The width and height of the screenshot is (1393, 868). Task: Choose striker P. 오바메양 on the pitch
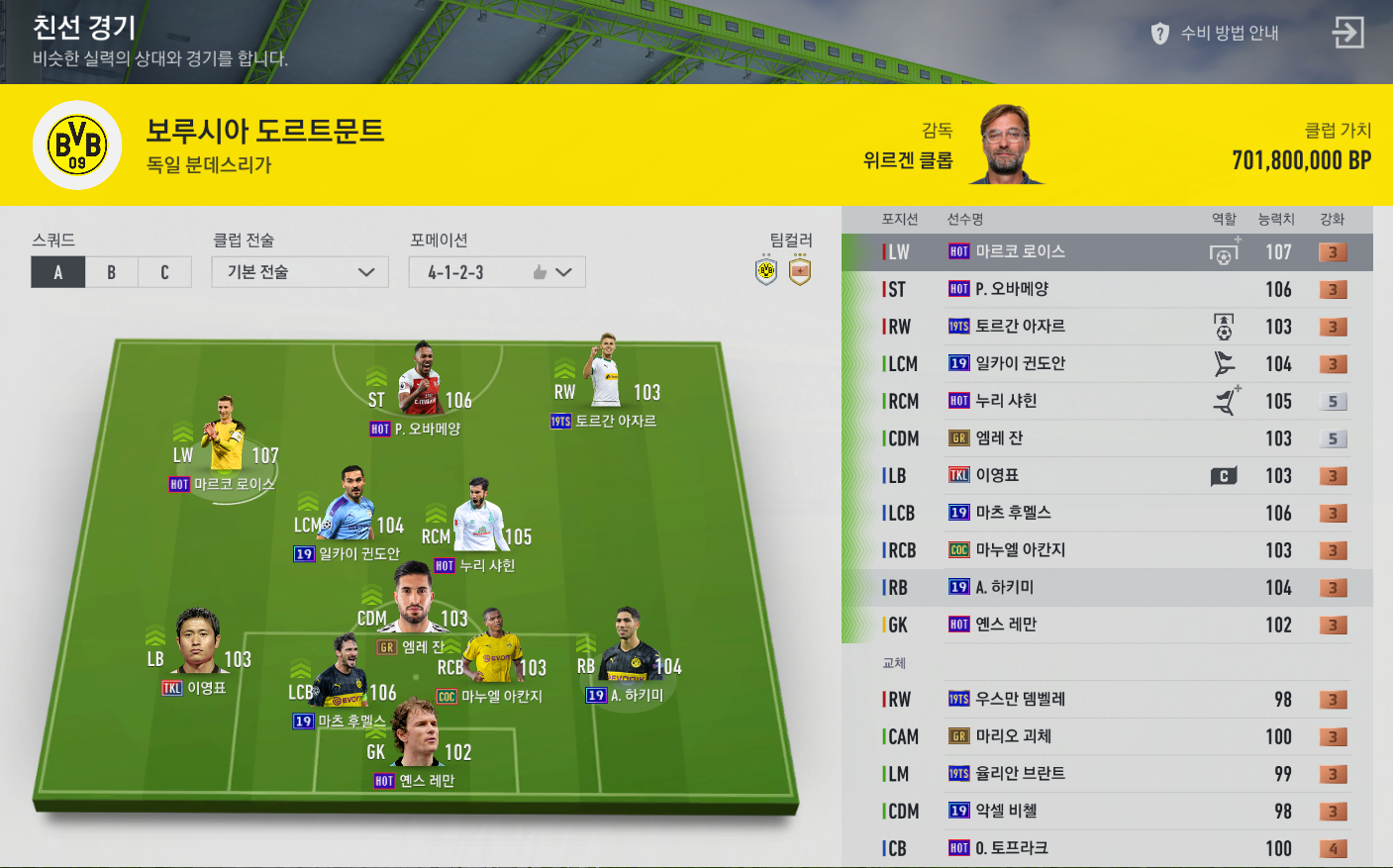point(421,381)
